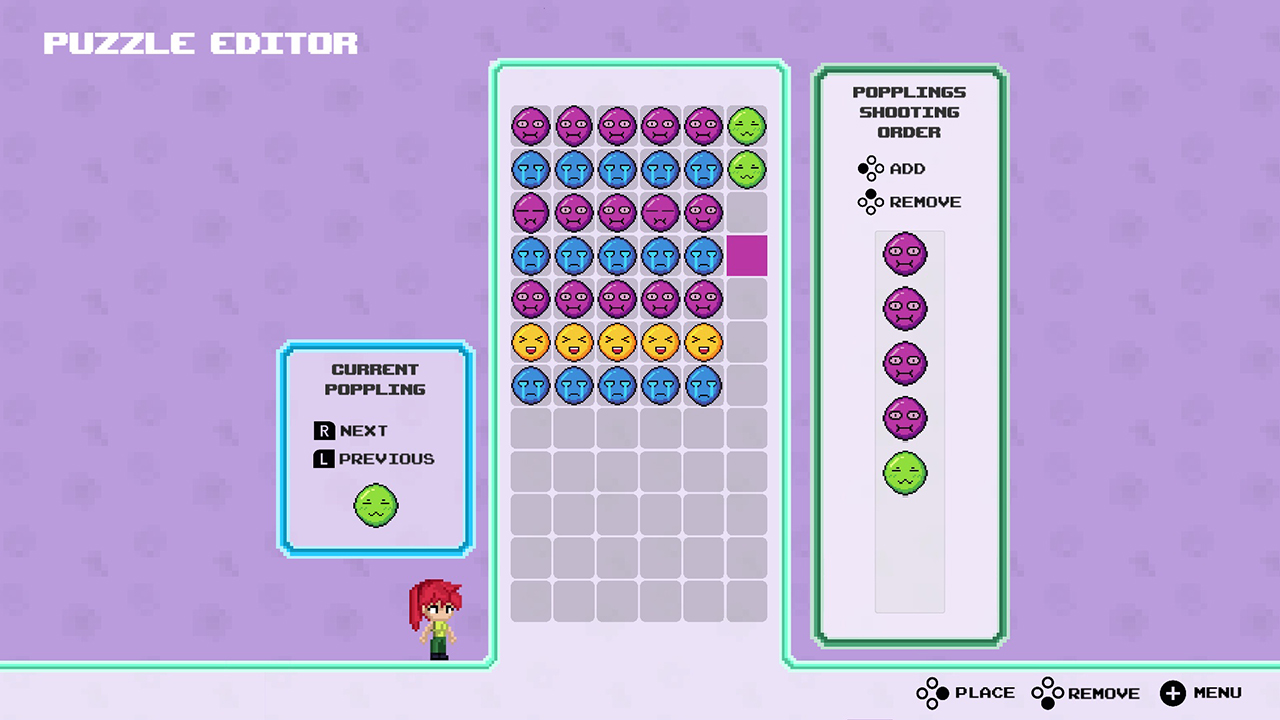
Task: Expand the Popplings Shooting Order panel
Action: [x=909, y=112]
